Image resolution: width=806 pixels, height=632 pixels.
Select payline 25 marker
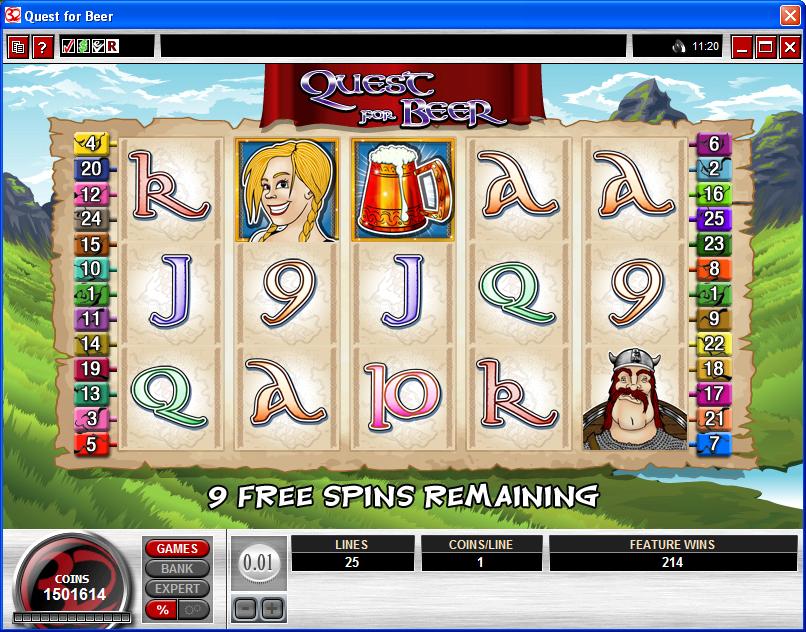click(714, 218)
